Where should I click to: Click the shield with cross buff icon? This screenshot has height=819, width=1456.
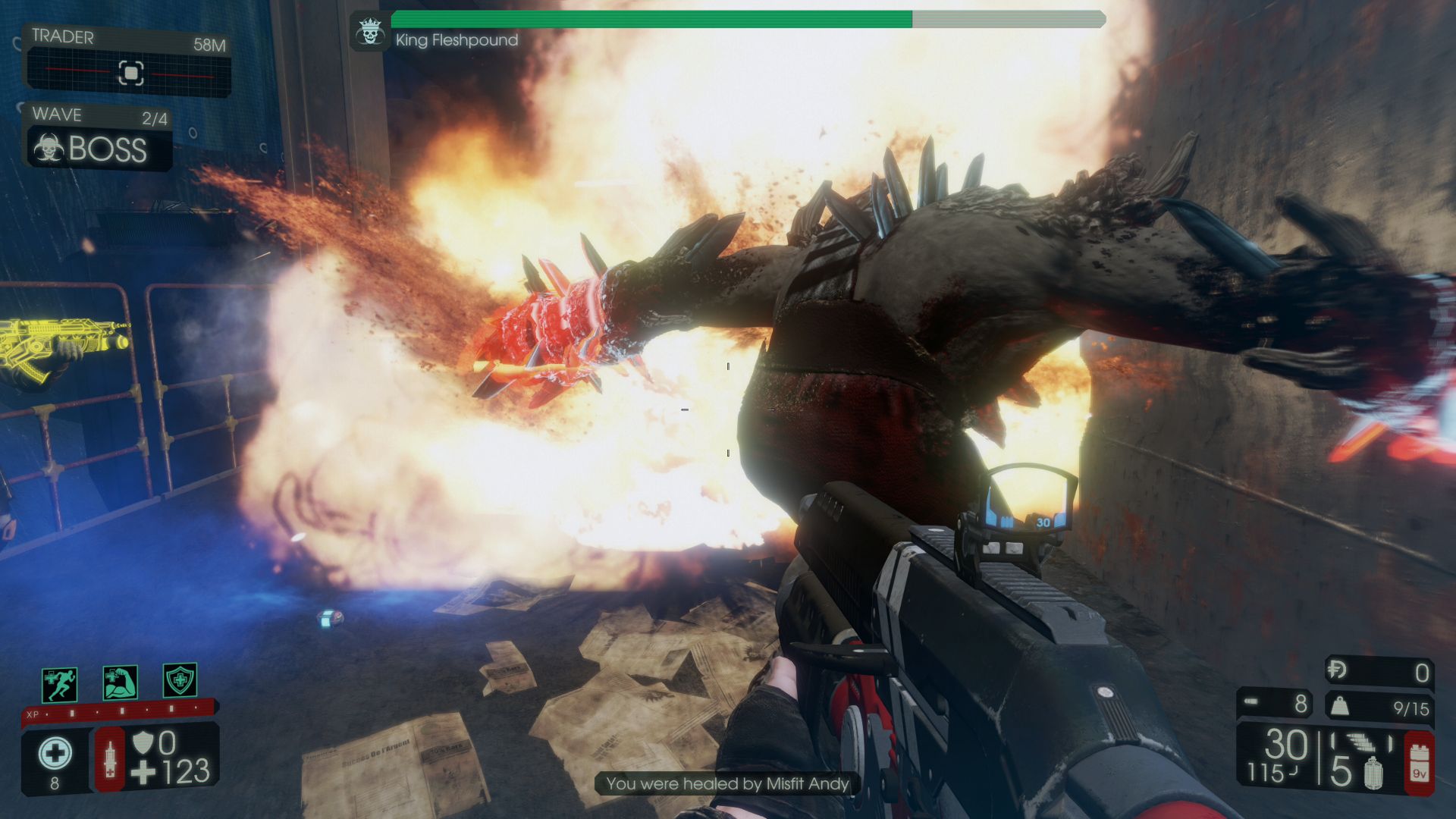click(180, 680)
